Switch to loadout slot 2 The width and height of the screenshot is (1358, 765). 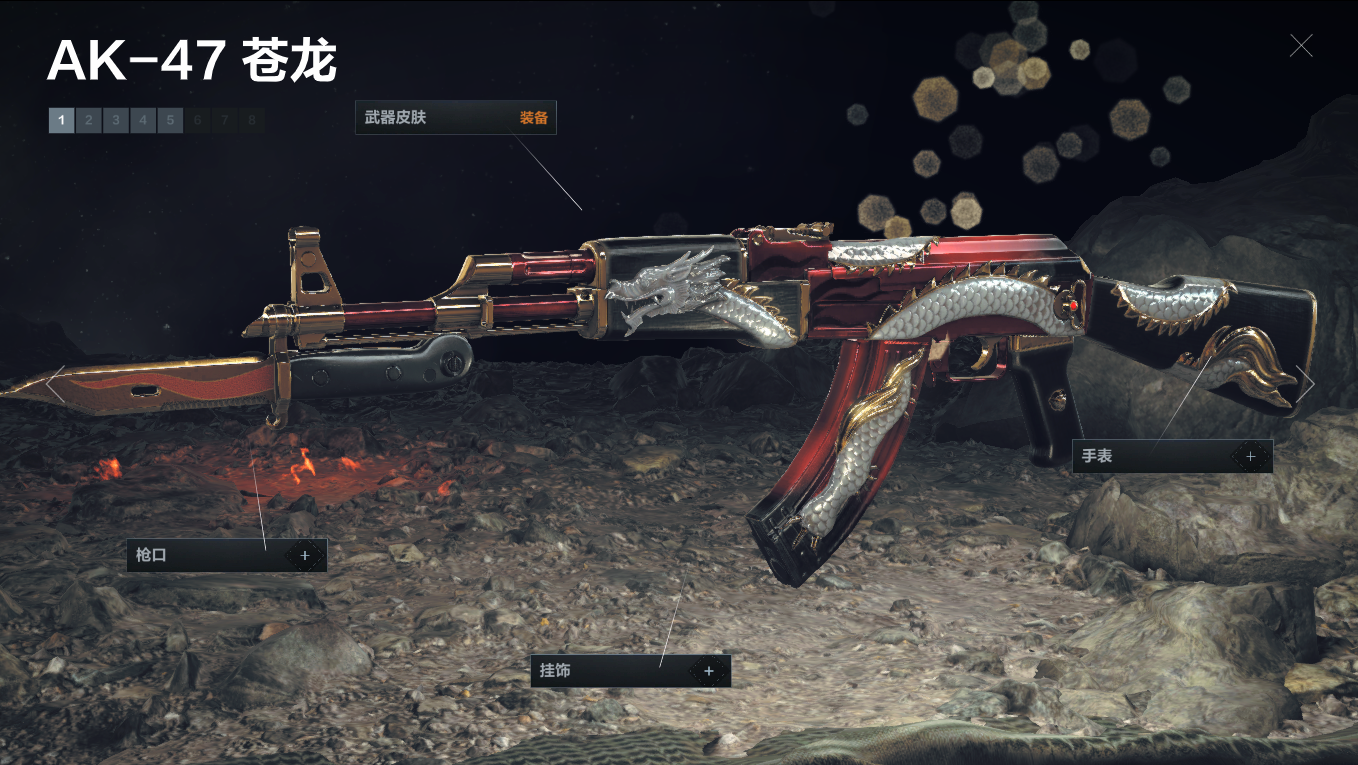[88, 121]
